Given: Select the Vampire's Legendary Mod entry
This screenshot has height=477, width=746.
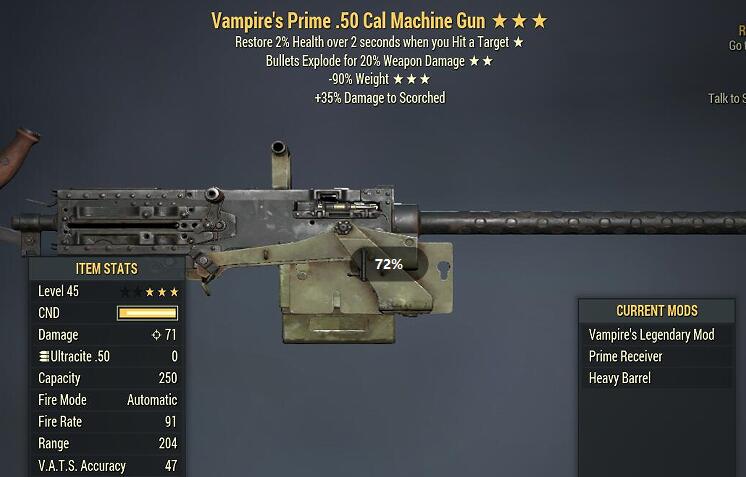Looking at the screenshot, I should pyautogui.click(x=652, y=335).
